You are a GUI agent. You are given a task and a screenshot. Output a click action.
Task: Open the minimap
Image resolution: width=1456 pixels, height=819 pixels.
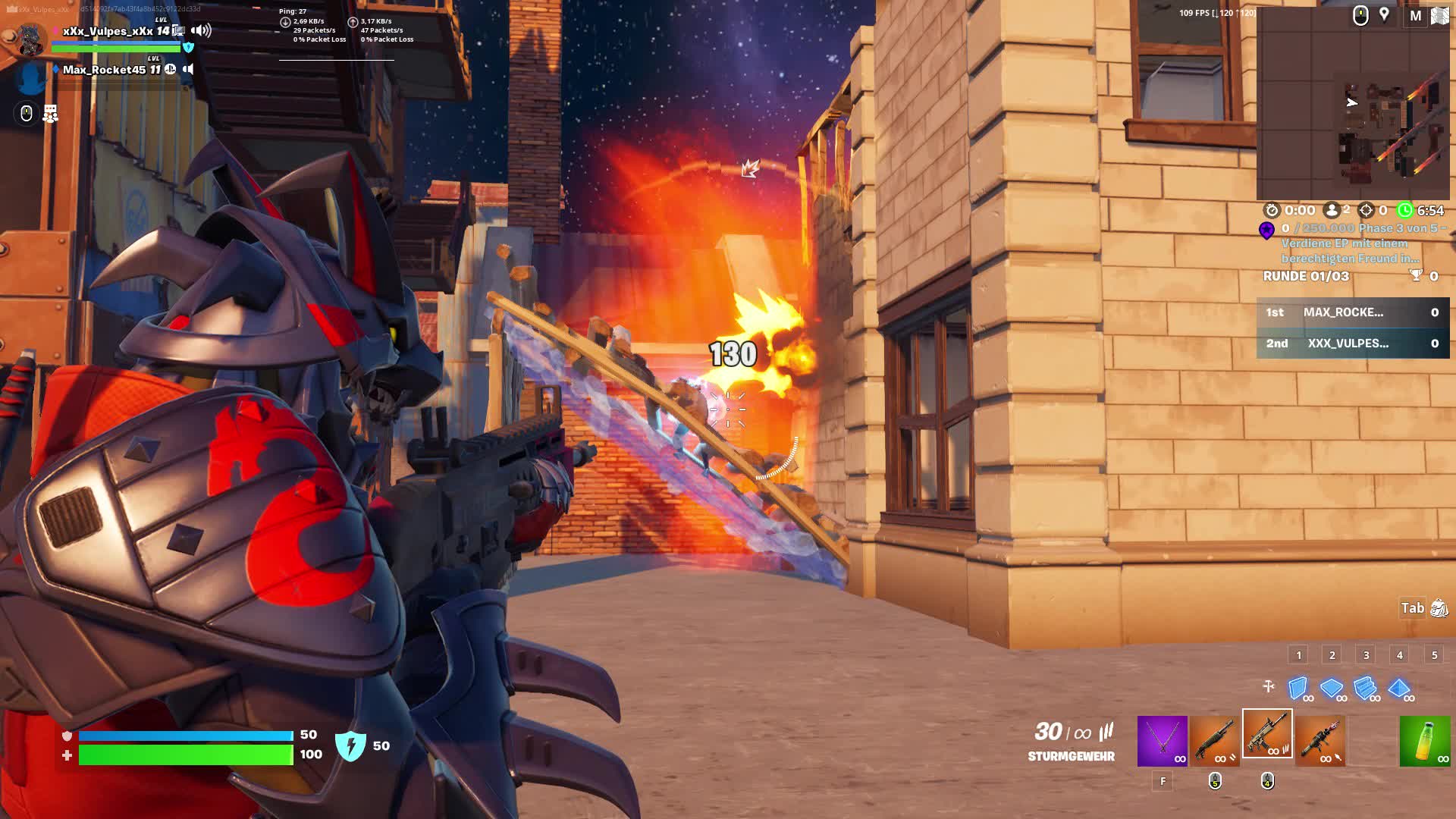(1353, 103)
